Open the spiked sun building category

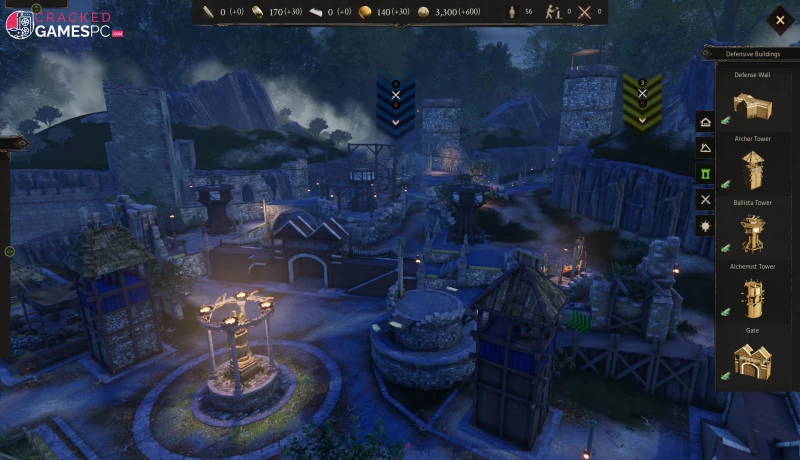[706, 226]
